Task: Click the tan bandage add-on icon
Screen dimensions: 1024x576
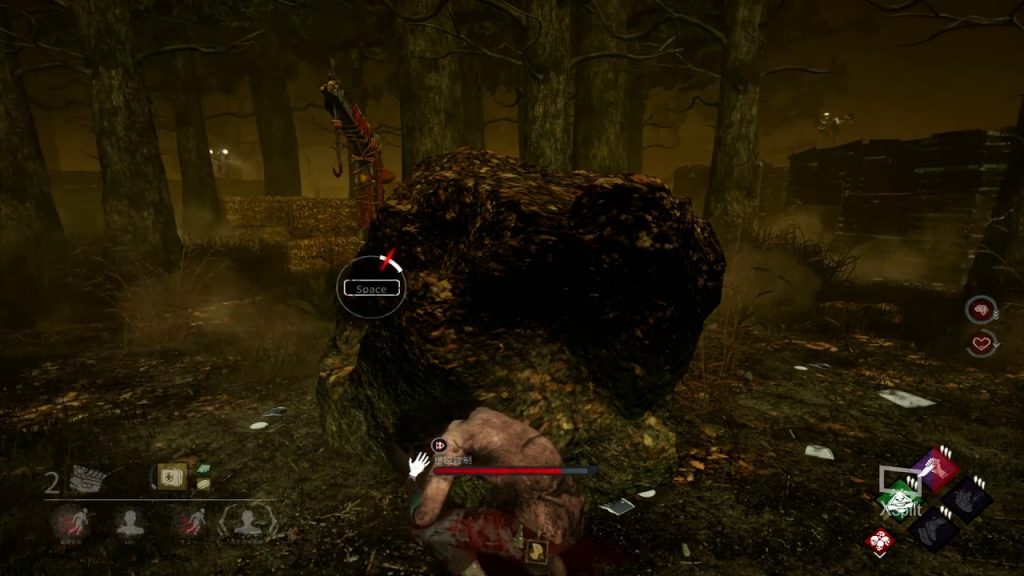Action: 203,484
